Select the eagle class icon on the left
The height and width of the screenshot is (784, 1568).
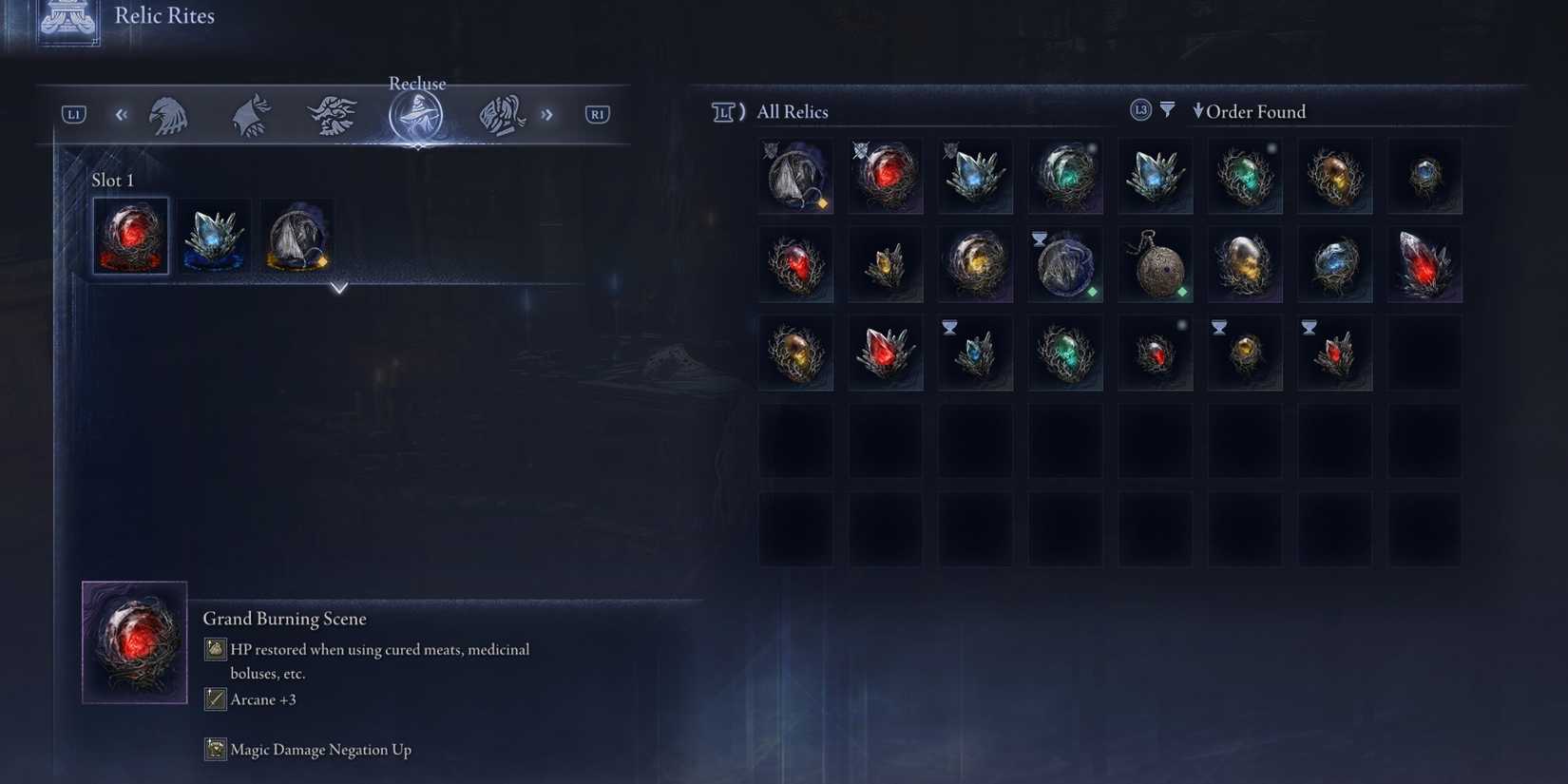169,113
